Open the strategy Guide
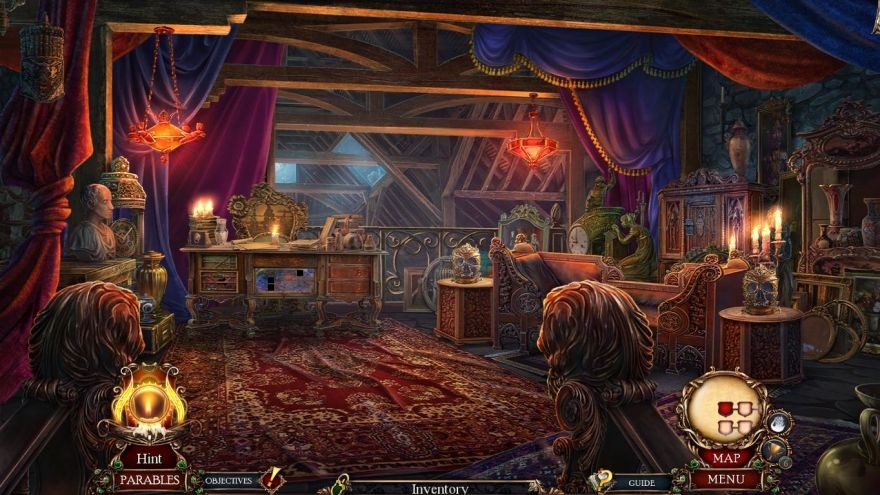 pyautogui.click(x=641, y=482)
